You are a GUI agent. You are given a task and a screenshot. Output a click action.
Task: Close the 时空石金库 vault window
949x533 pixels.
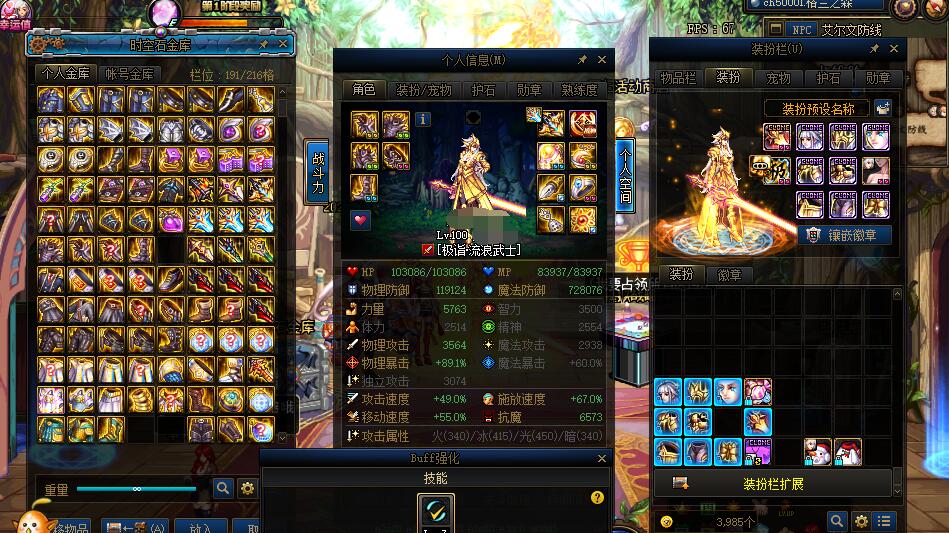283,44
